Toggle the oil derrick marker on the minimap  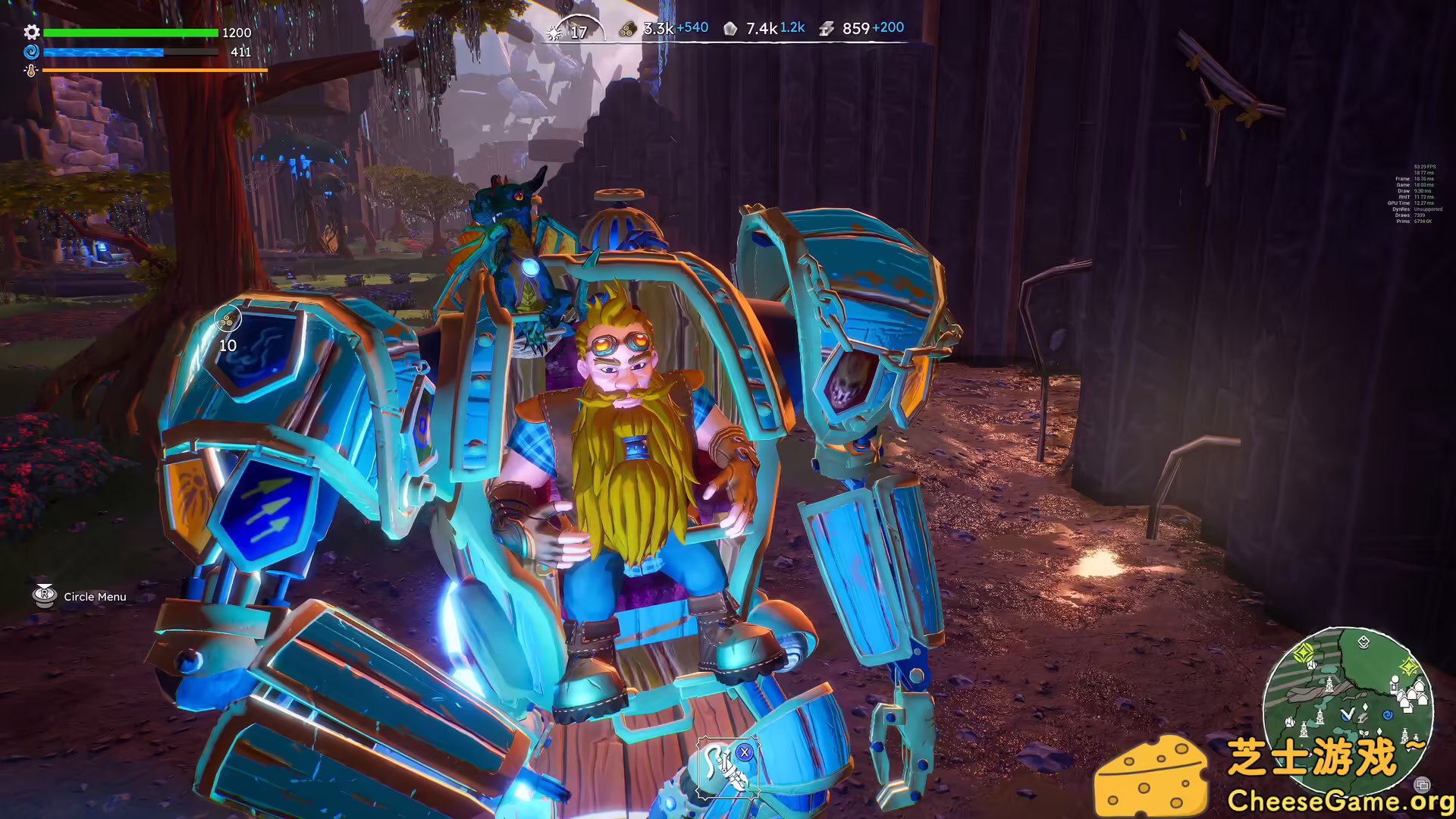tap(1329, 685)
